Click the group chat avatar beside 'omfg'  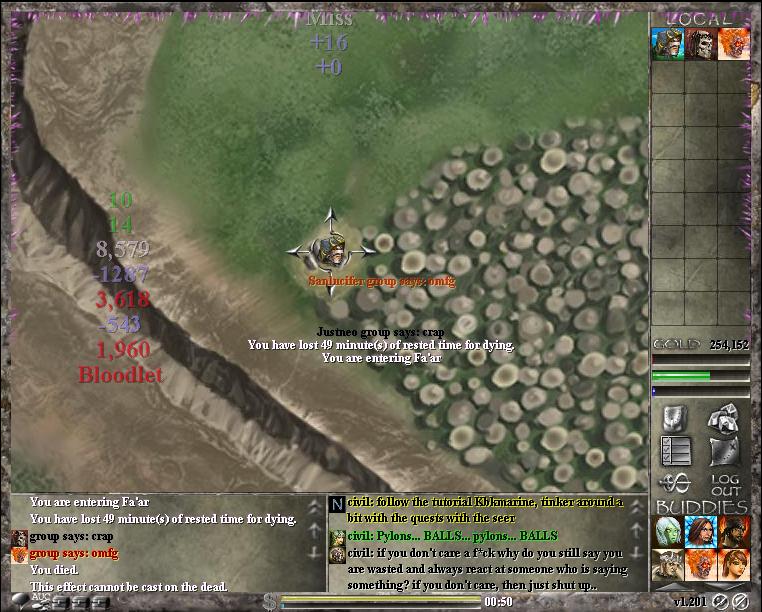coord(18,553)
